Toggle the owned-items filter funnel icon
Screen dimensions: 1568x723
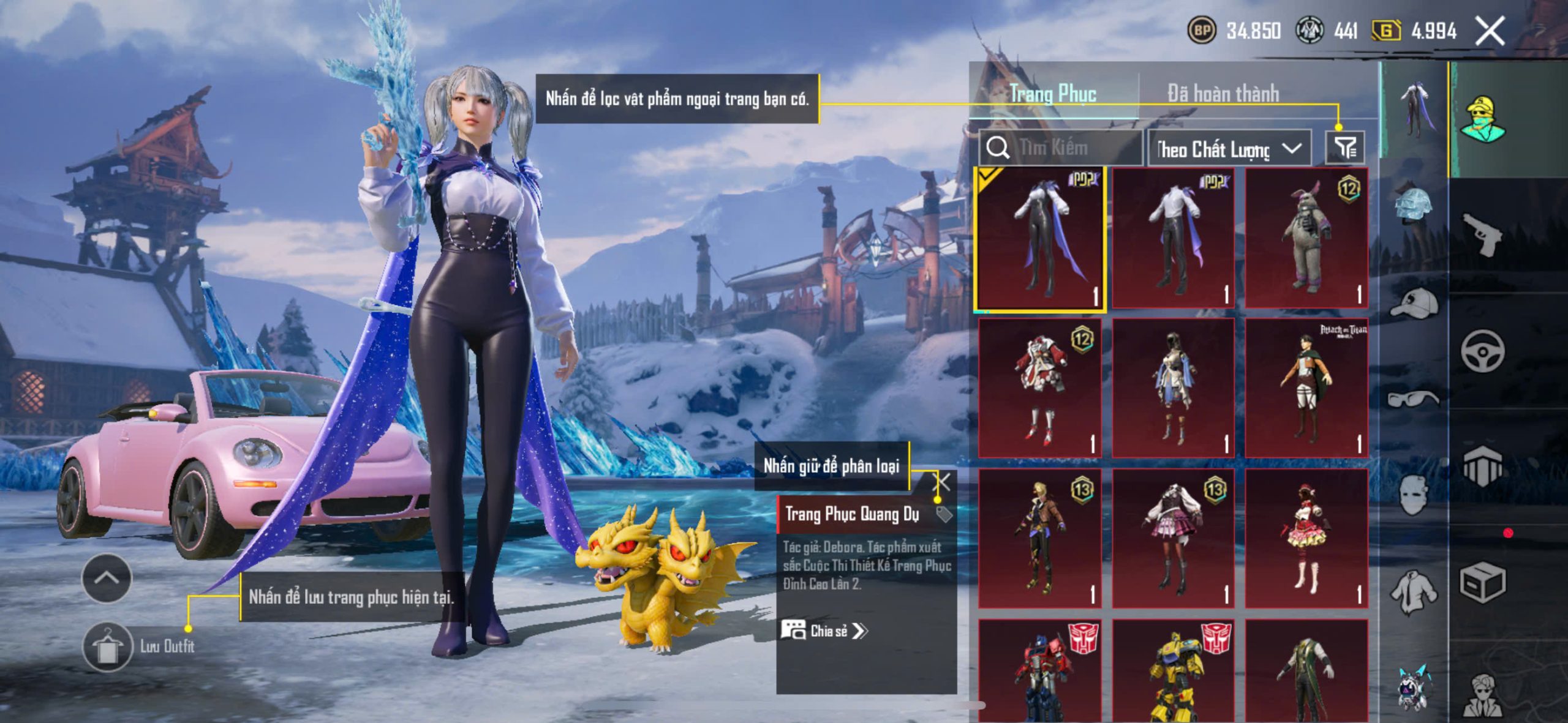pos(1345,148)
